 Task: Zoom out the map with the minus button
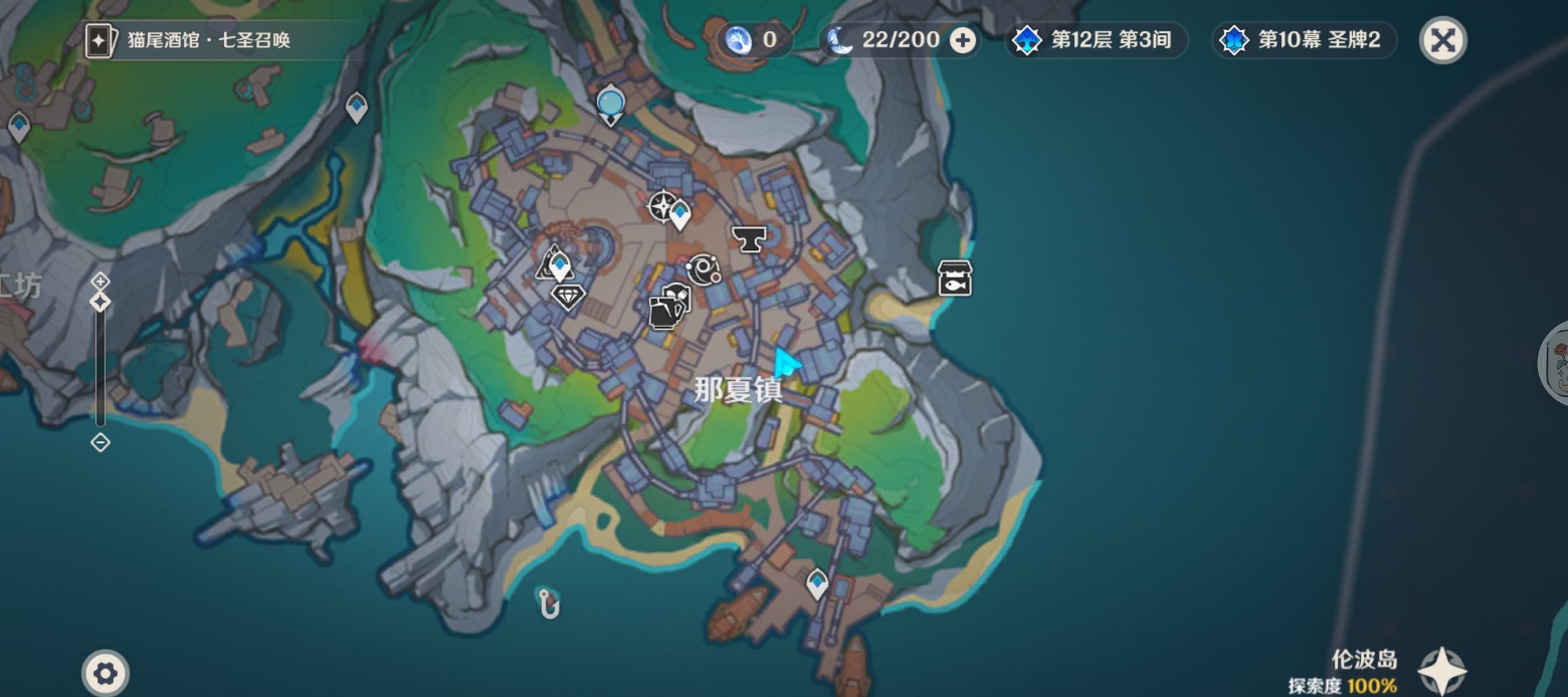[101, 442]
